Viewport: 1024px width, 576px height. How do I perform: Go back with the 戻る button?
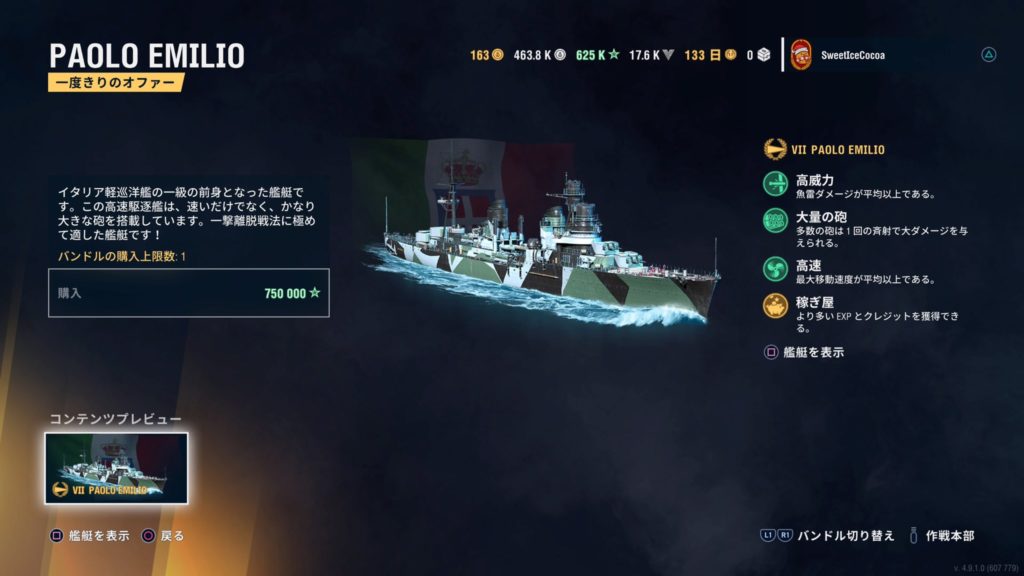click(x=164, y=536)
